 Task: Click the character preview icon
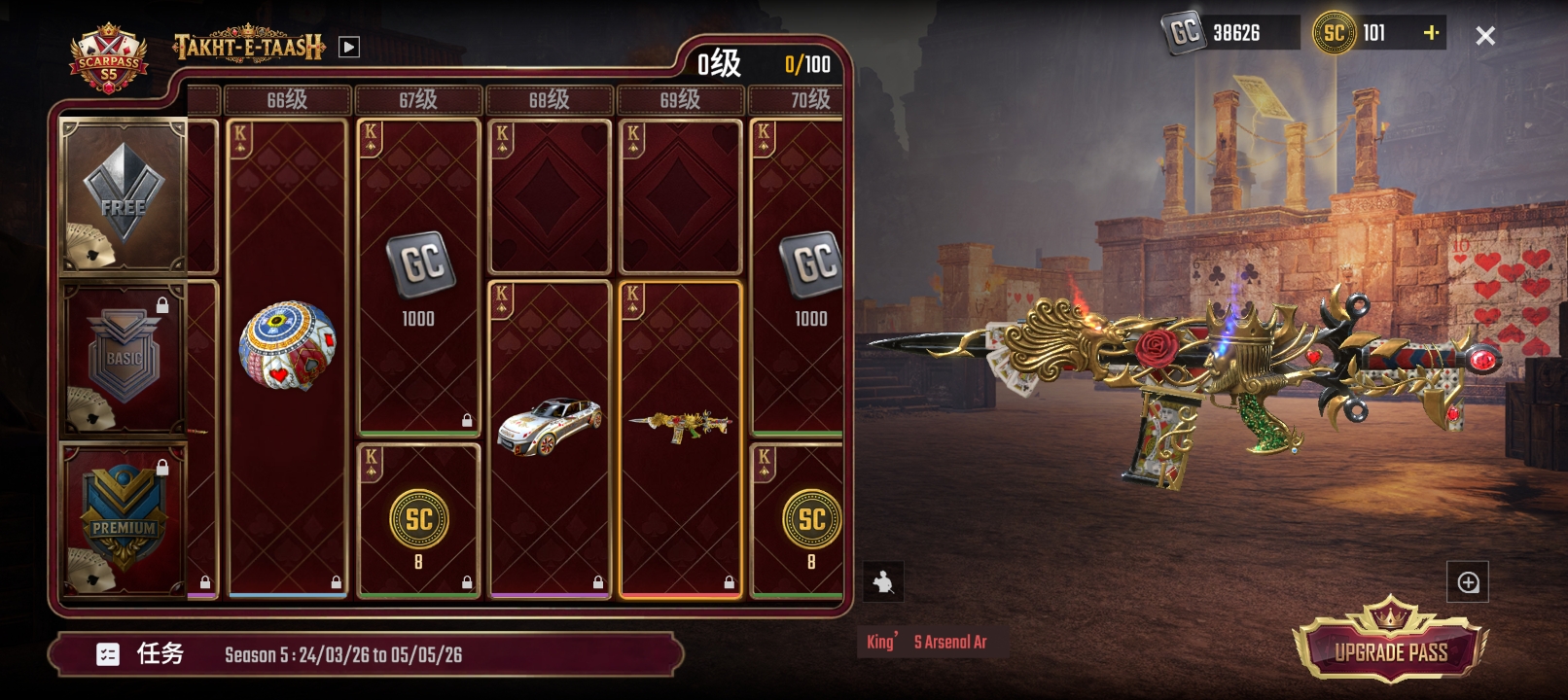[883, 582]
